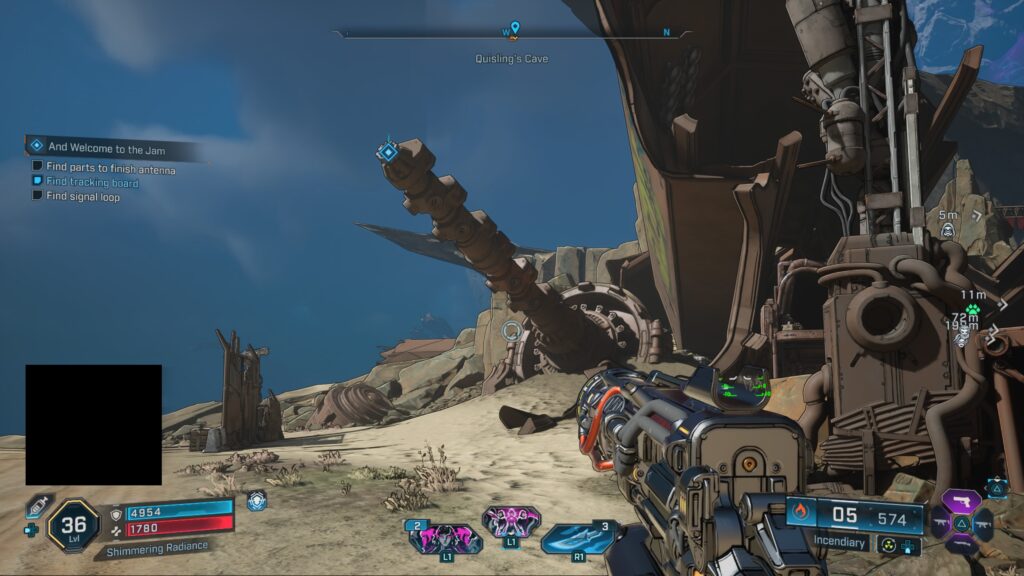
Task: Activate the second pink action skill icon
Action: pos(511,522)
